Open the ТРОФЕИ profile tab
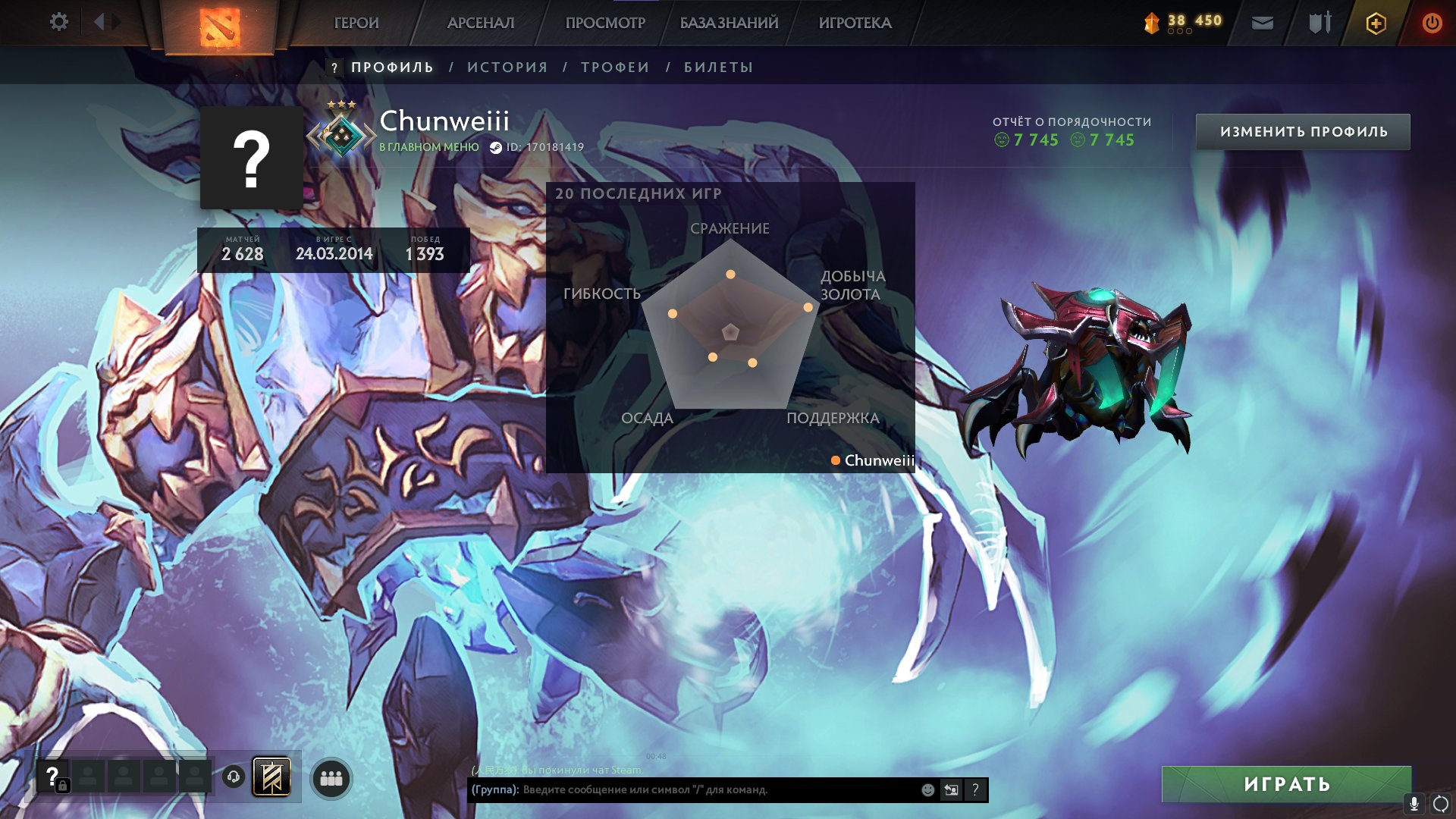Screen dimensions: 1456x819 (614, 67)
